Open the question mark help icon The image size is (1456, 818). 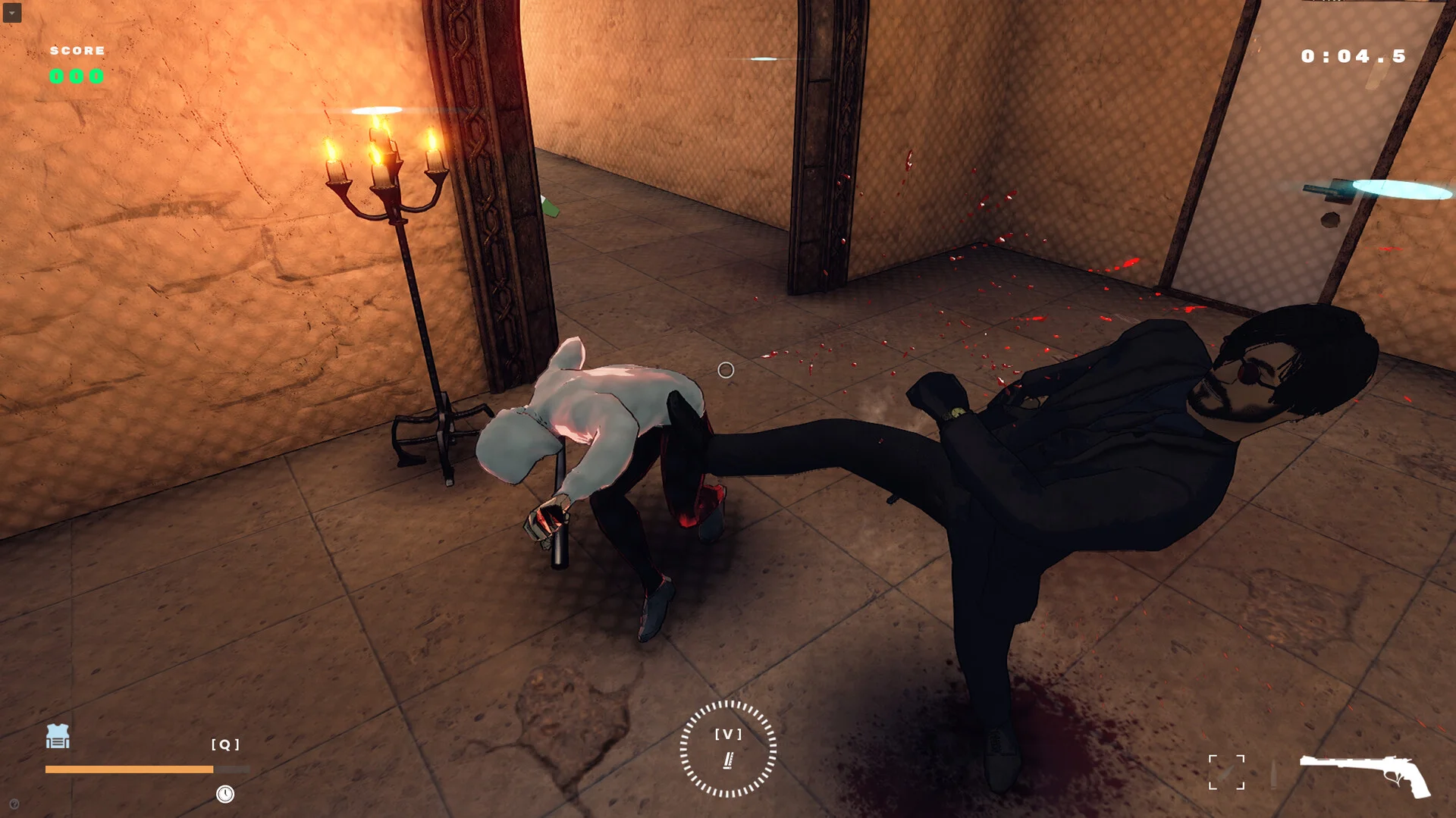[14, 804]
